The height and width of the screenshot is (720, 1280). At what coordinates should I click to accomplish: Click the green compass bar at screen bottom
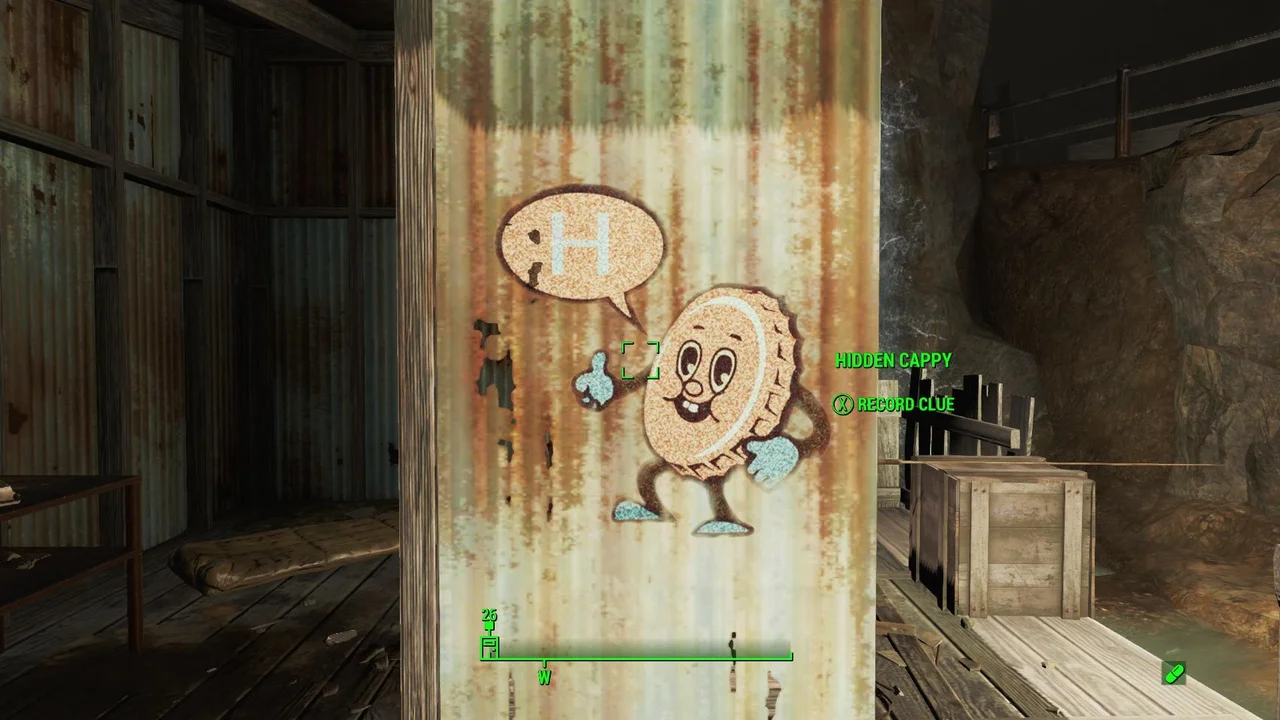point(640,657)
